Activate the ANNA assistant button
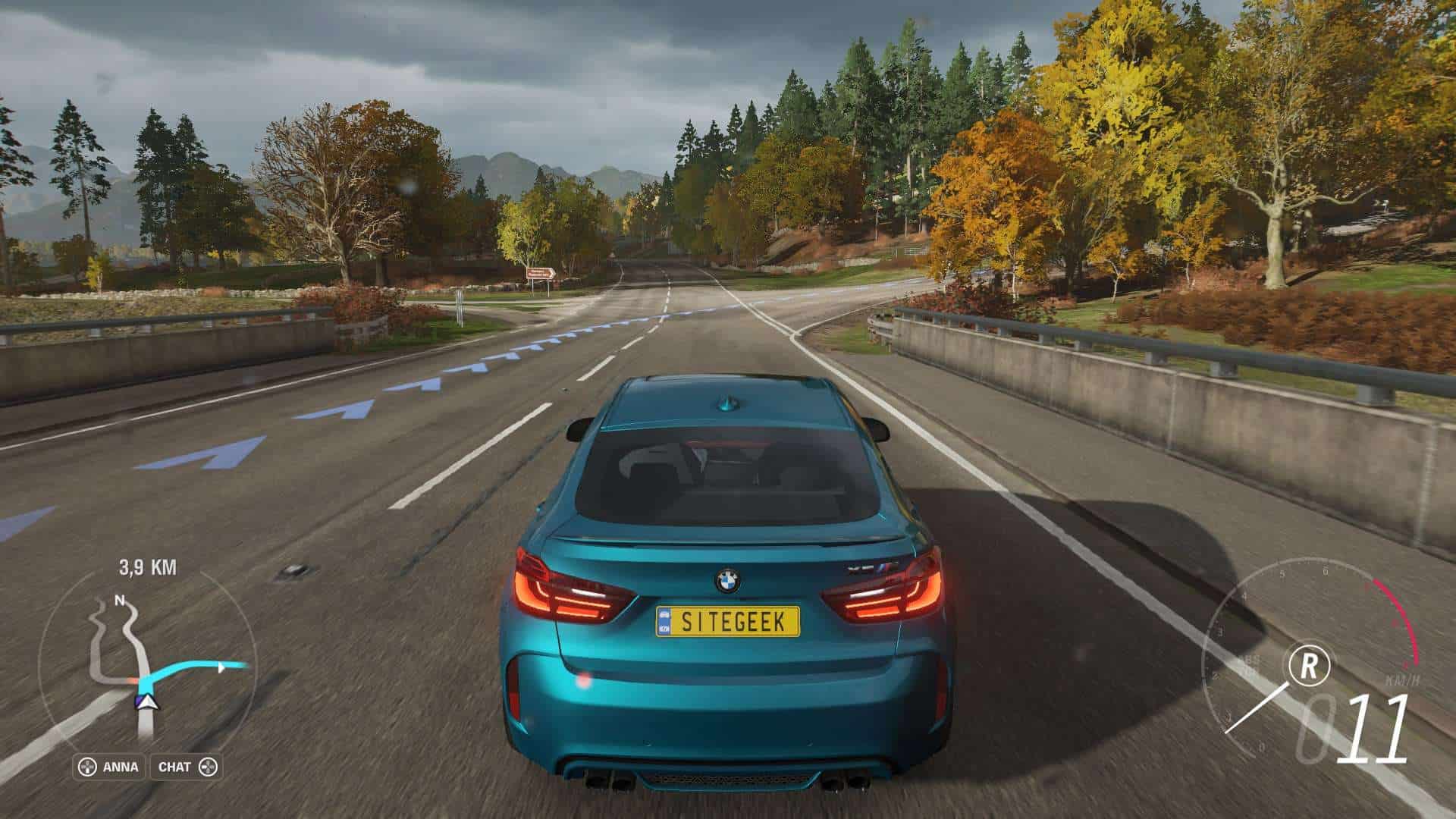Image resolution: width=1456 pixels, height=819 pixels. [110, 767]
